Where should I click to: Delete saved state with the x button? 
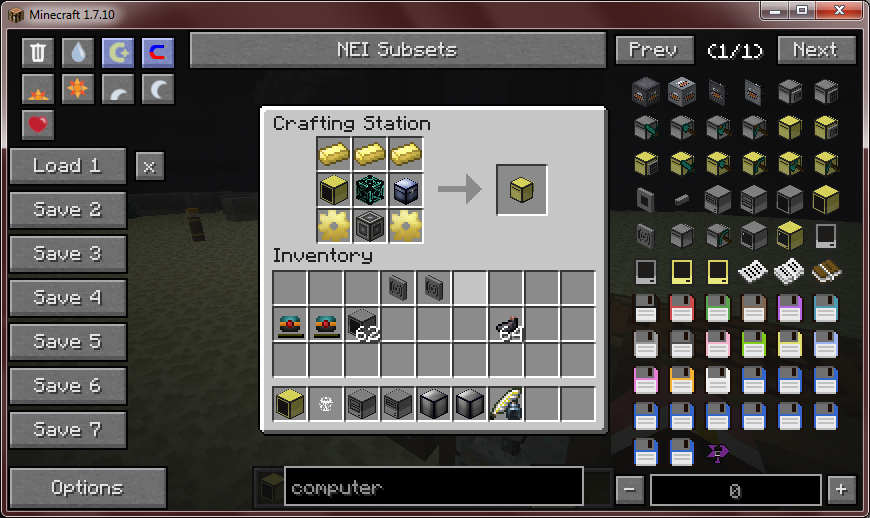tap(149, 166)
